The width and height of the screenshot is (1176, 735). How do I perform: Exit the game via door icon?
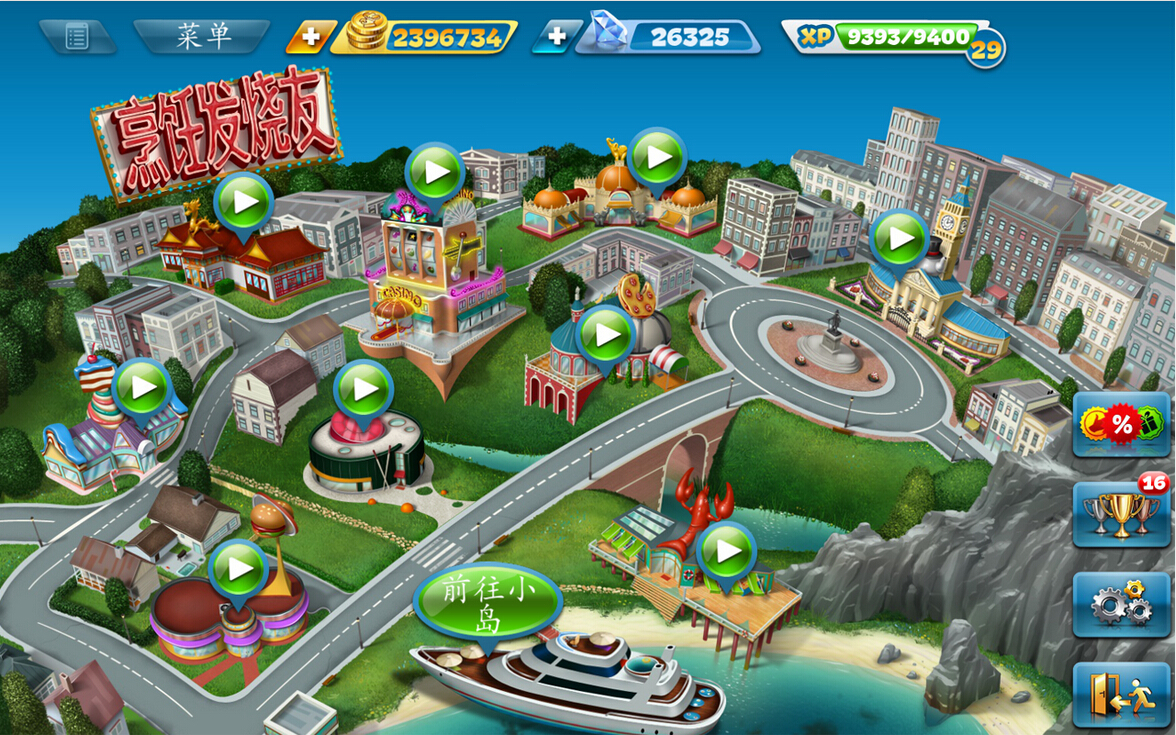pyautogui.click(x=1121, y=694)
